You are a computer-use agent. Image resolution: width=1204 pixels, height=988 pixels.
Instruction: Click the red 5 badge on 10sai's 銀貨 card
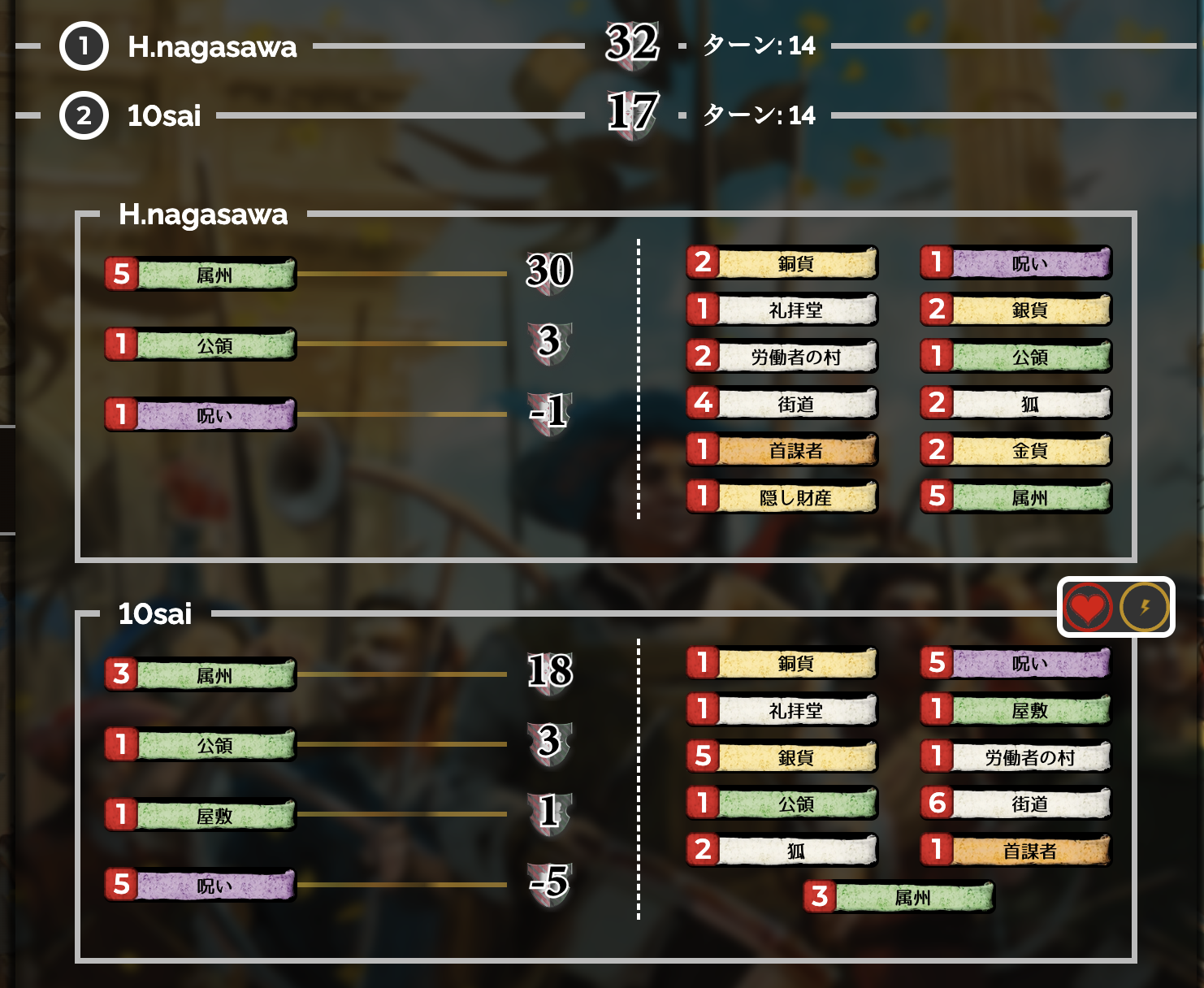coord(704,756)
